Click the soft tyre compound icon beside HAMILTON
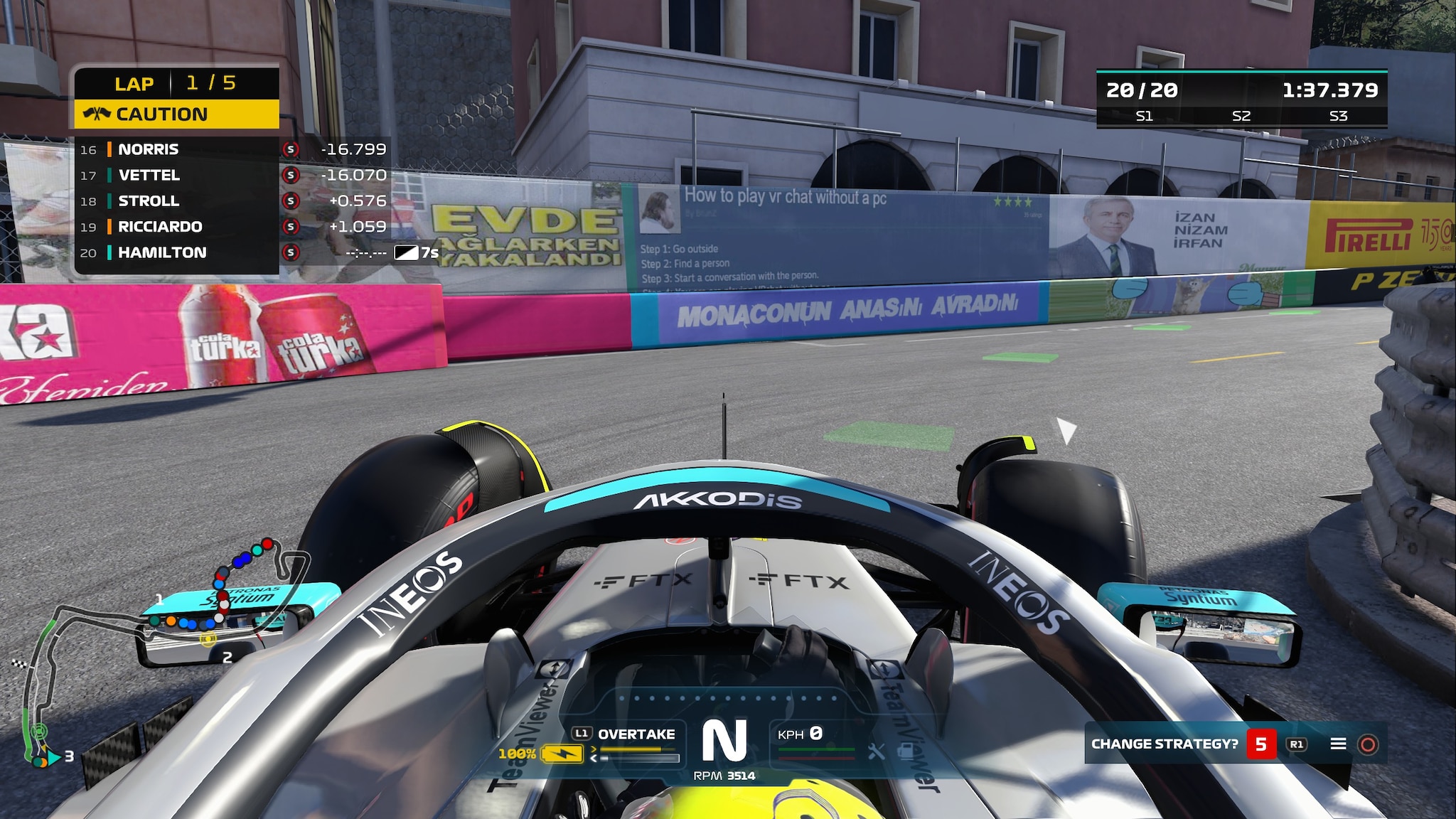 (x=291, y=252)
